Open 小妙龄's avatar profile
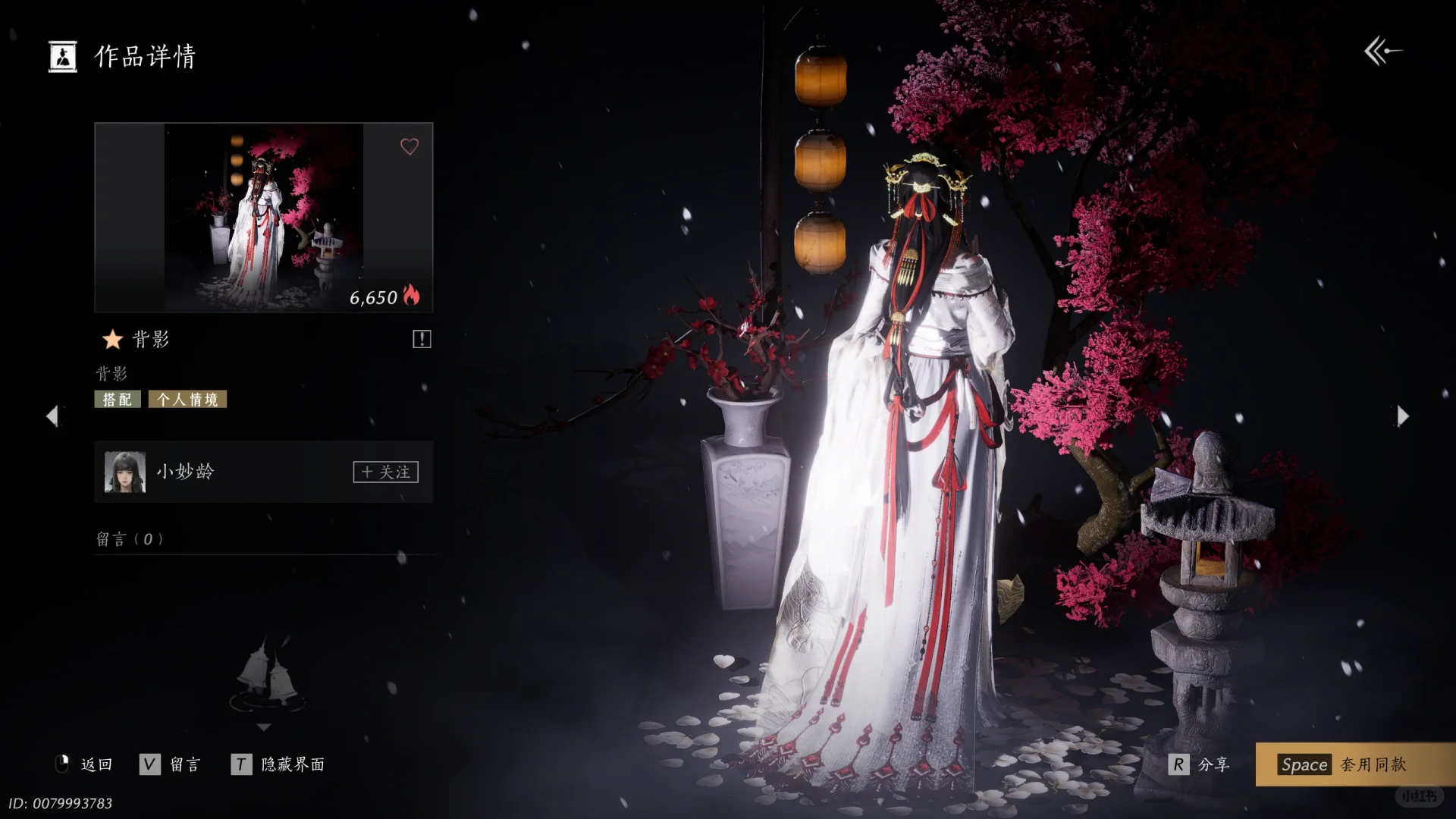 pos(125,472)
